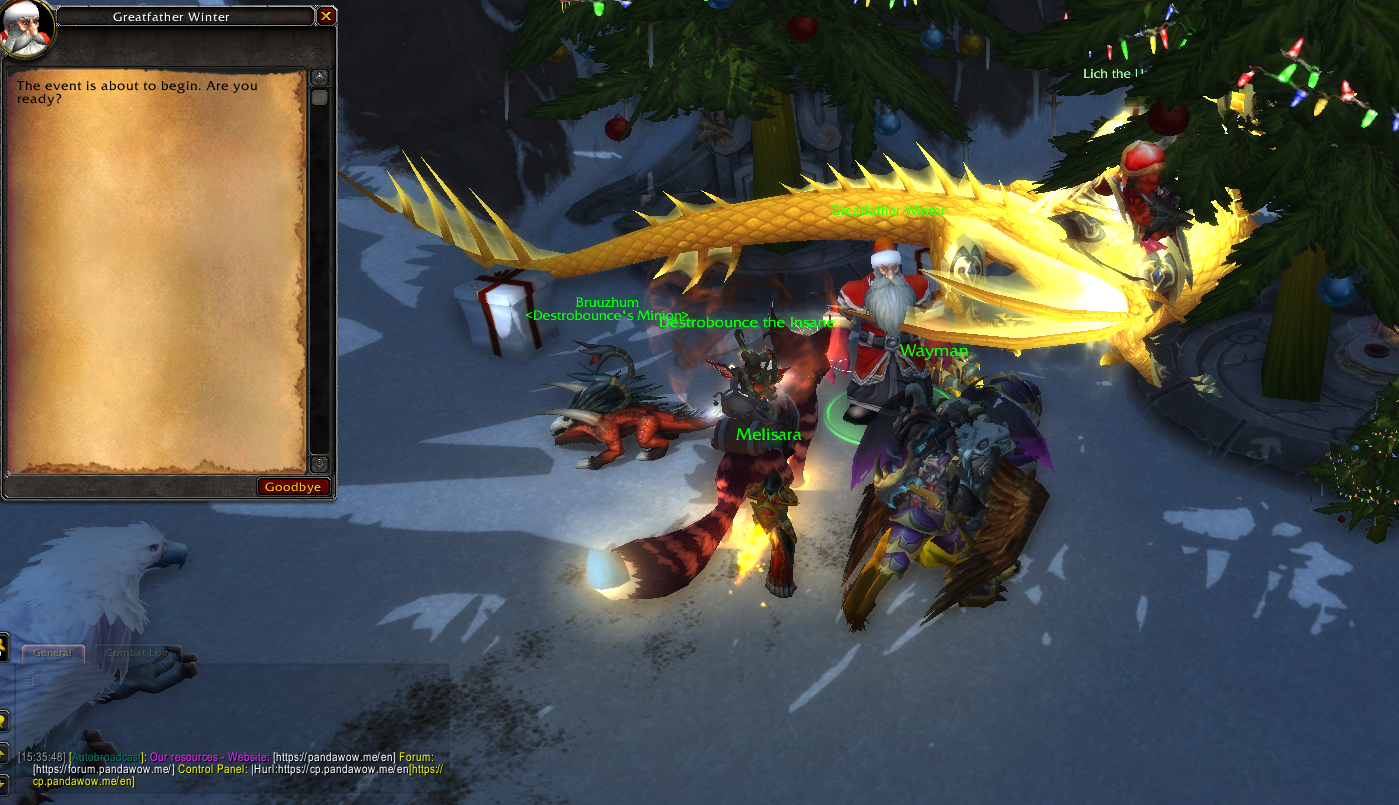Say Goodbye to Greatfather Winter

pos(293,487)
